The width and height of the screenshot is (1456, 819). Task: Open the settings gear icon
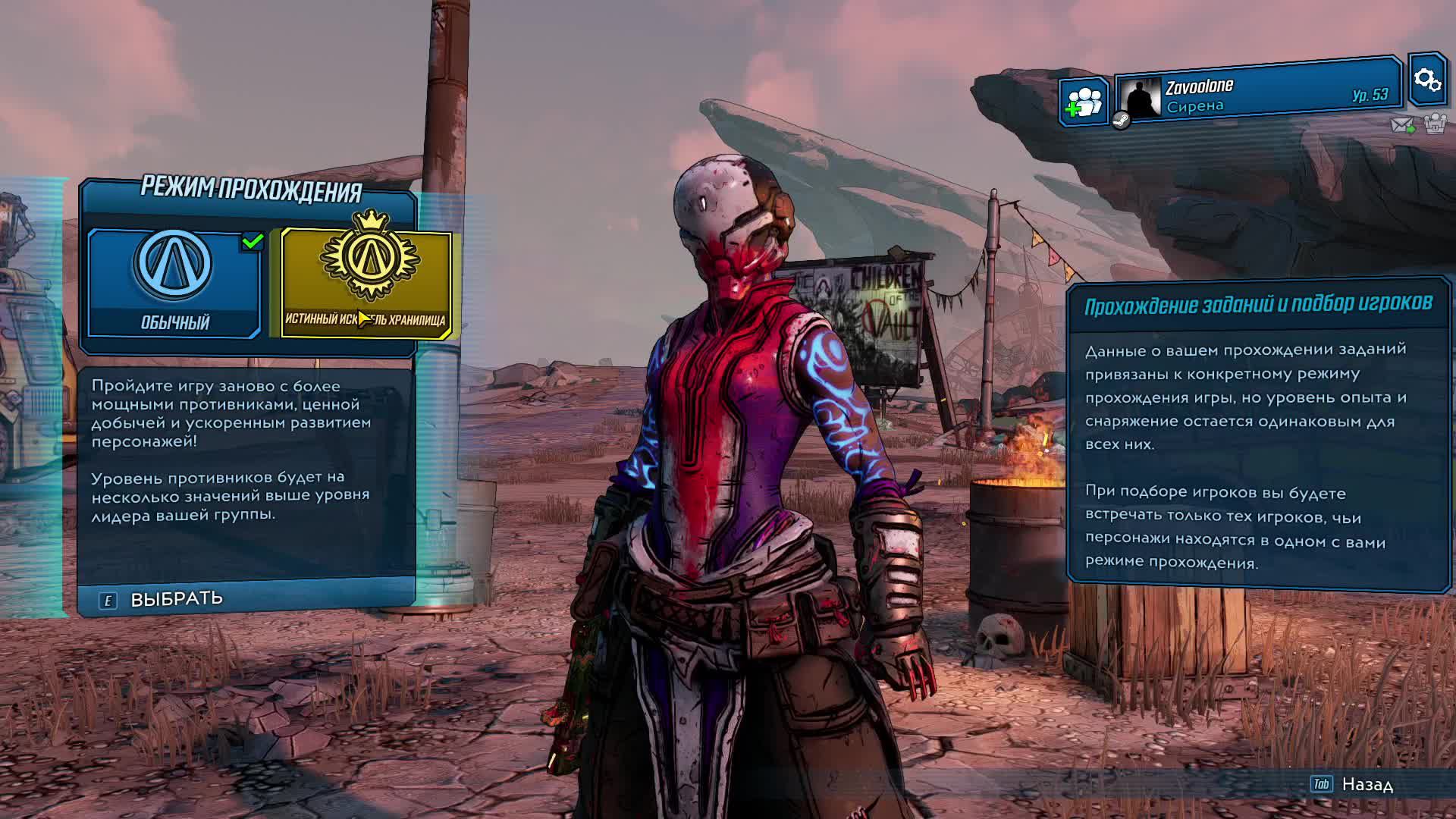[1426, 80]
